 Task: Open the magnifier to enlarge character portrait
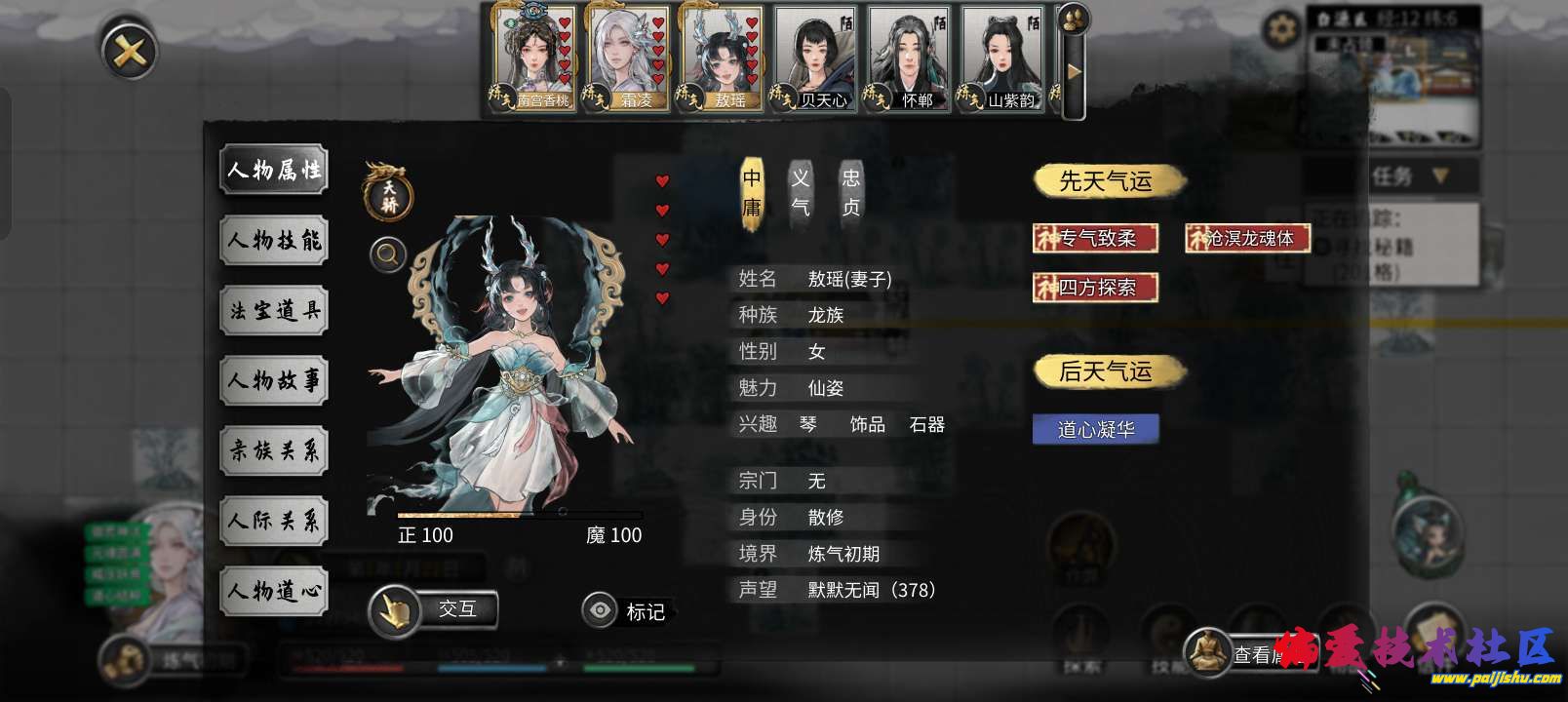[387, 254]
